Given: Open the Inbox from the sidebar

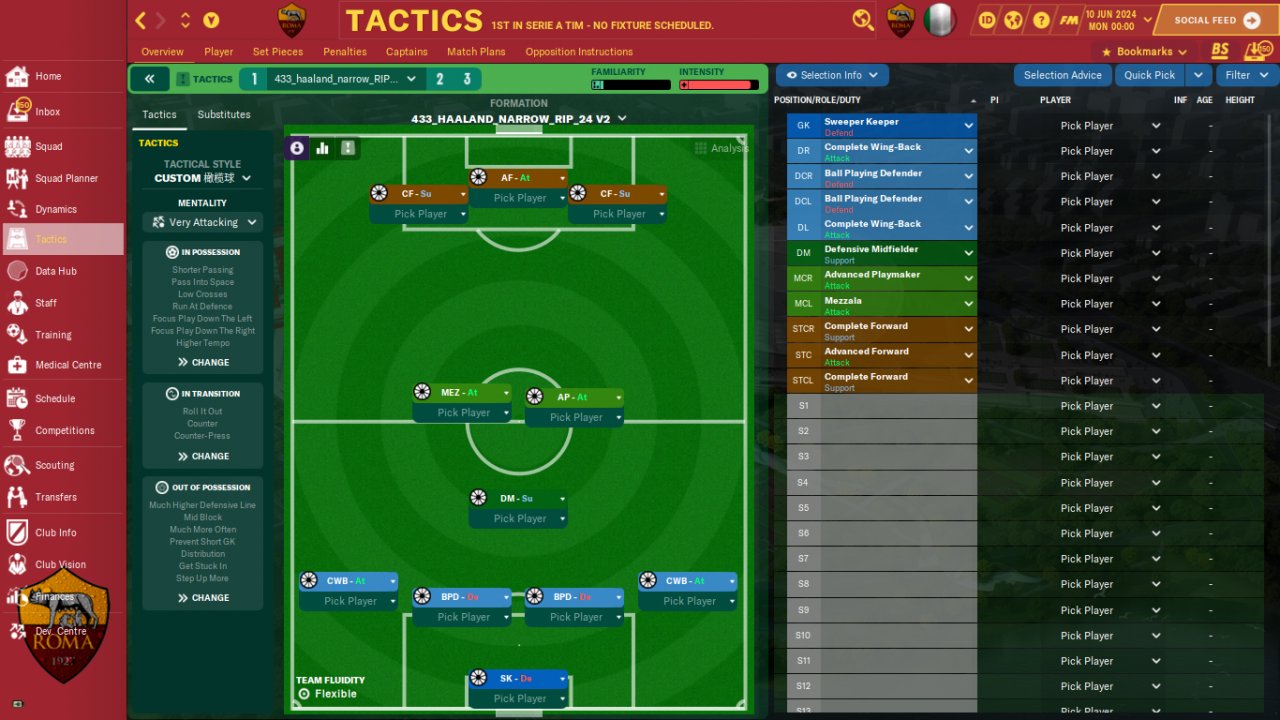Looking at the screenshot, I should pyautogui.click(x=47, y=112).
